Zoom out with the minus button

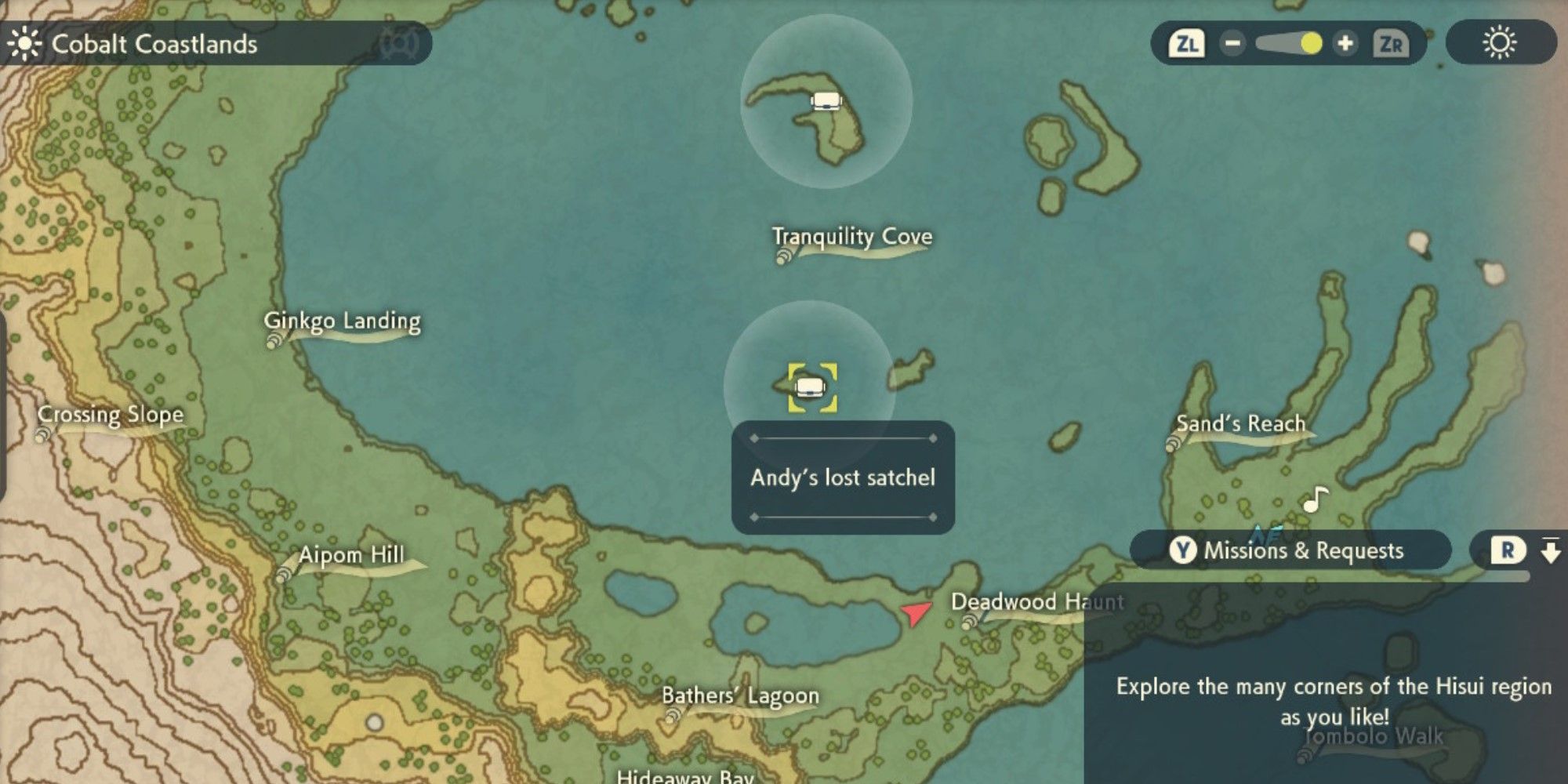pos(1232,43)
